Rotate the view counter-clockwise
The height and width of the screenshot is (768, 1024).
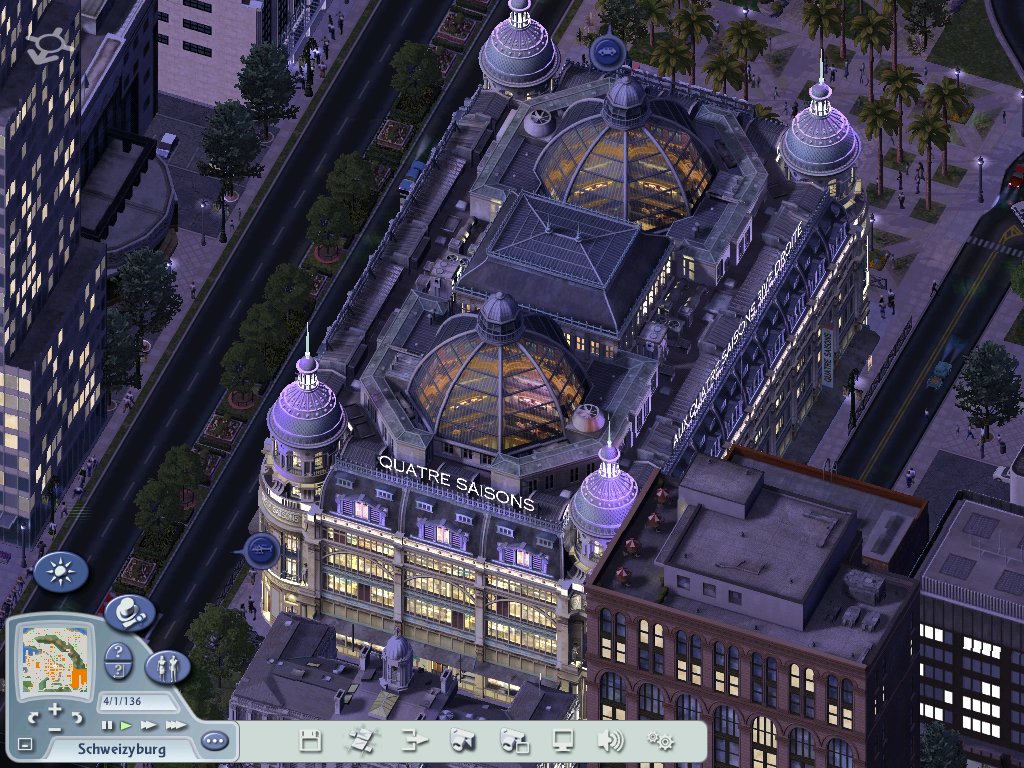pos(34,716)
